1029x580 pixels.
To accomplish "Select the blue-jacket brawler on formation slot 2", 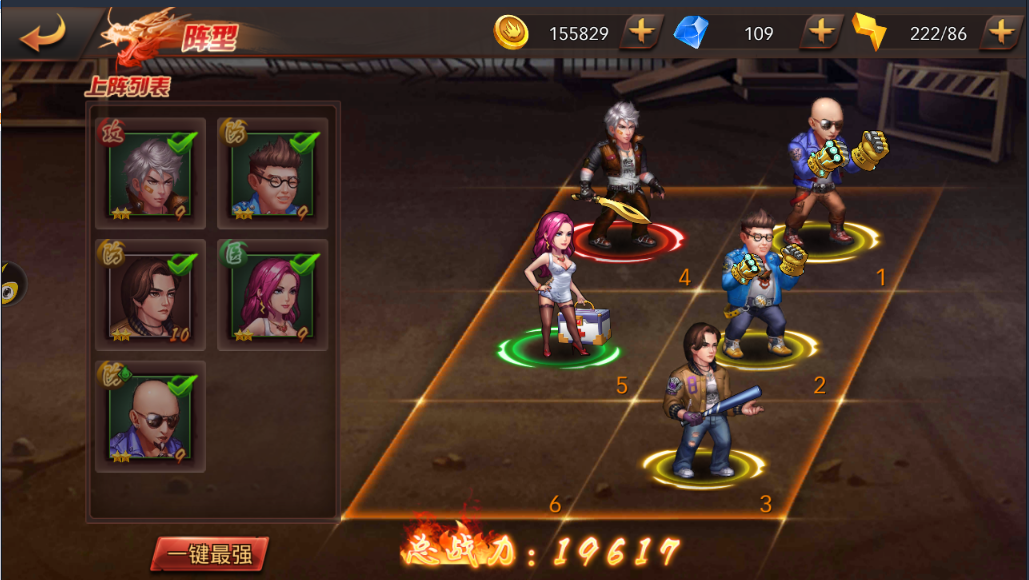I will (x=762, y=285).
